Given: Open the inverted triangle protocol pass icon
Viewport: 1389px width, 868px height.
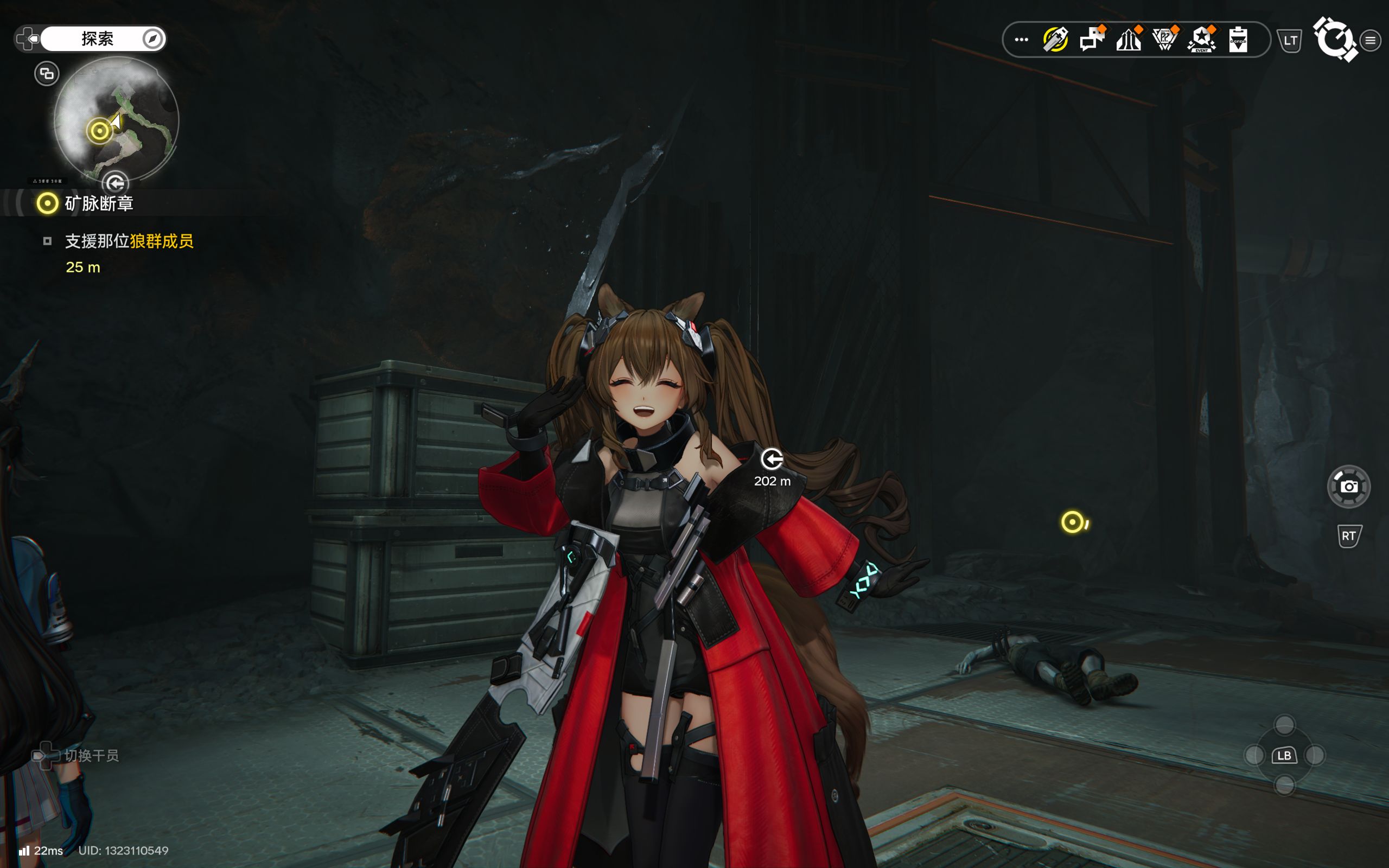Looking at the screenshot, I should pyautogui.click(x=1164, y=40).
